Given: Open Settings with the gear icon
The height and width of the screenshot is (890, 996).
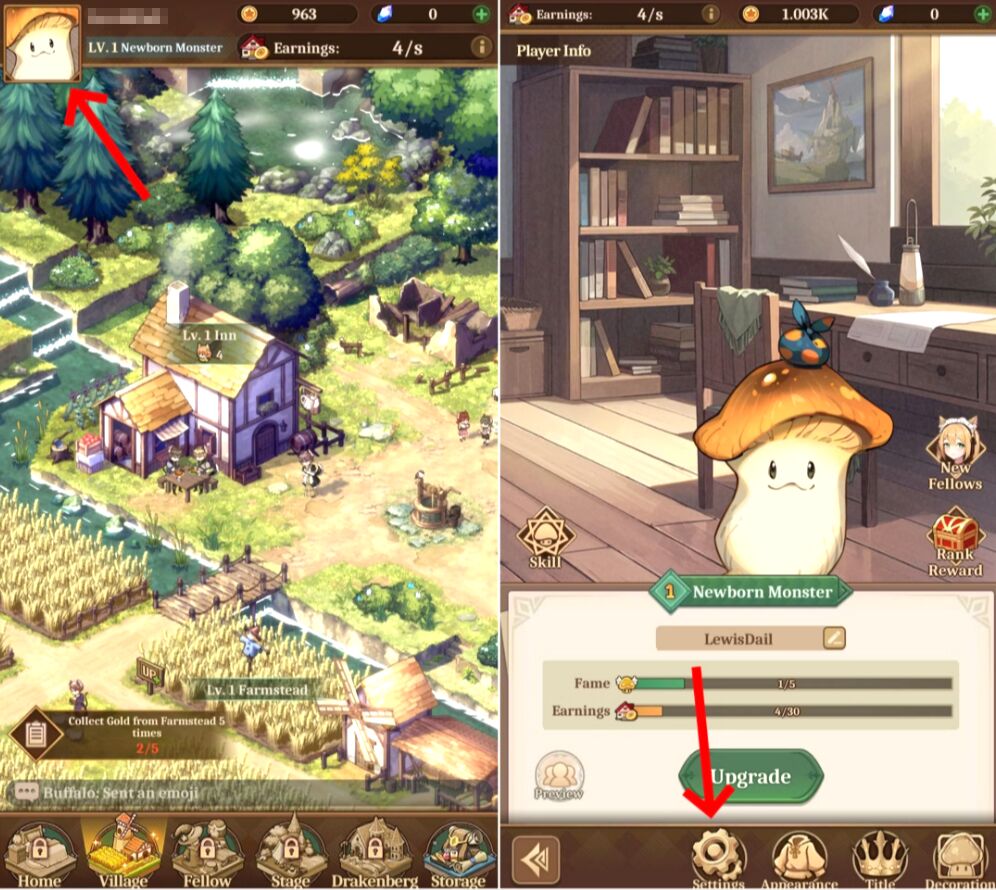Looking at the screenshot, I should click(718, 857).
